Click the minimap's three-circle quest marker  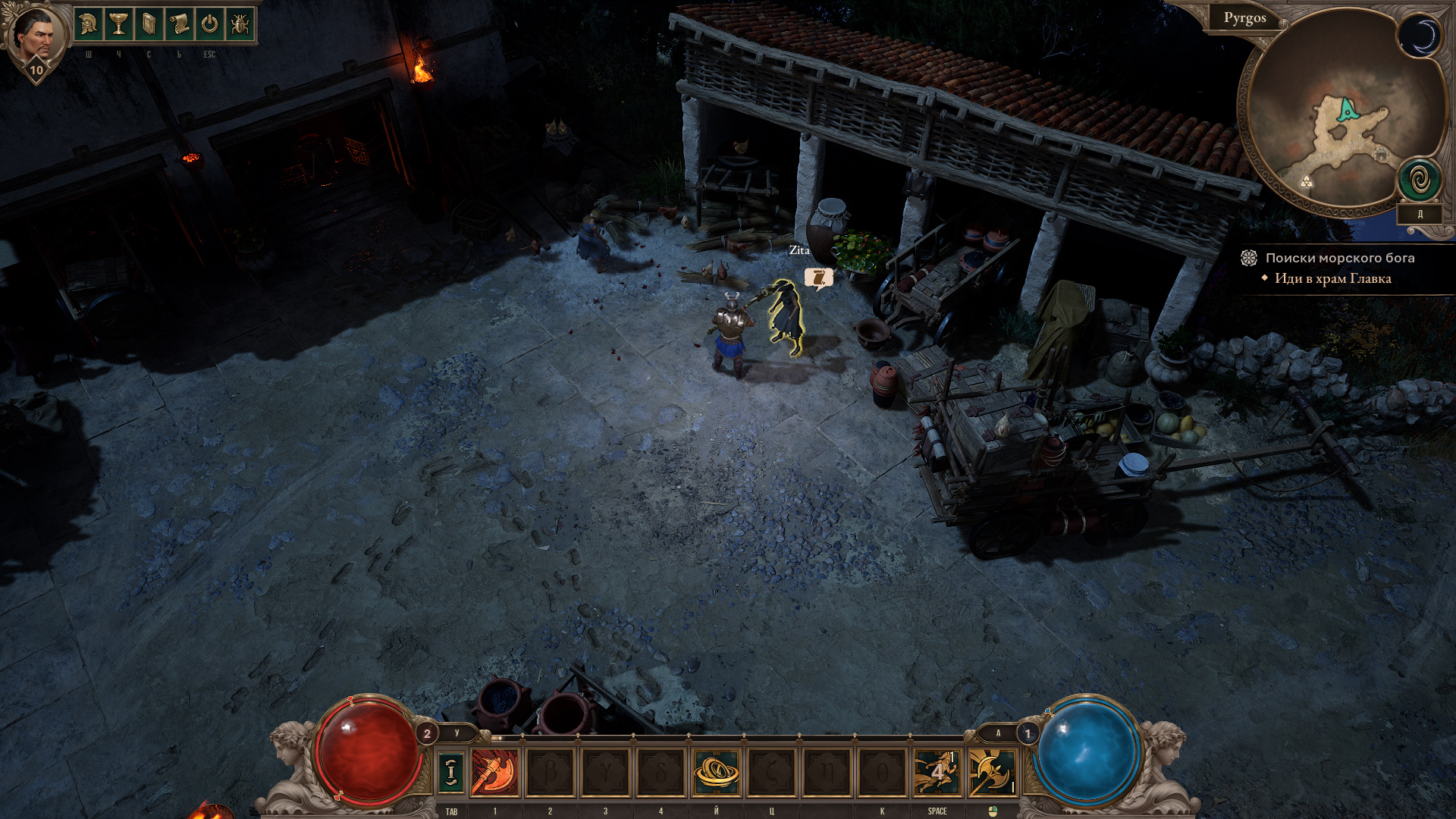[x=1306, y=181]
